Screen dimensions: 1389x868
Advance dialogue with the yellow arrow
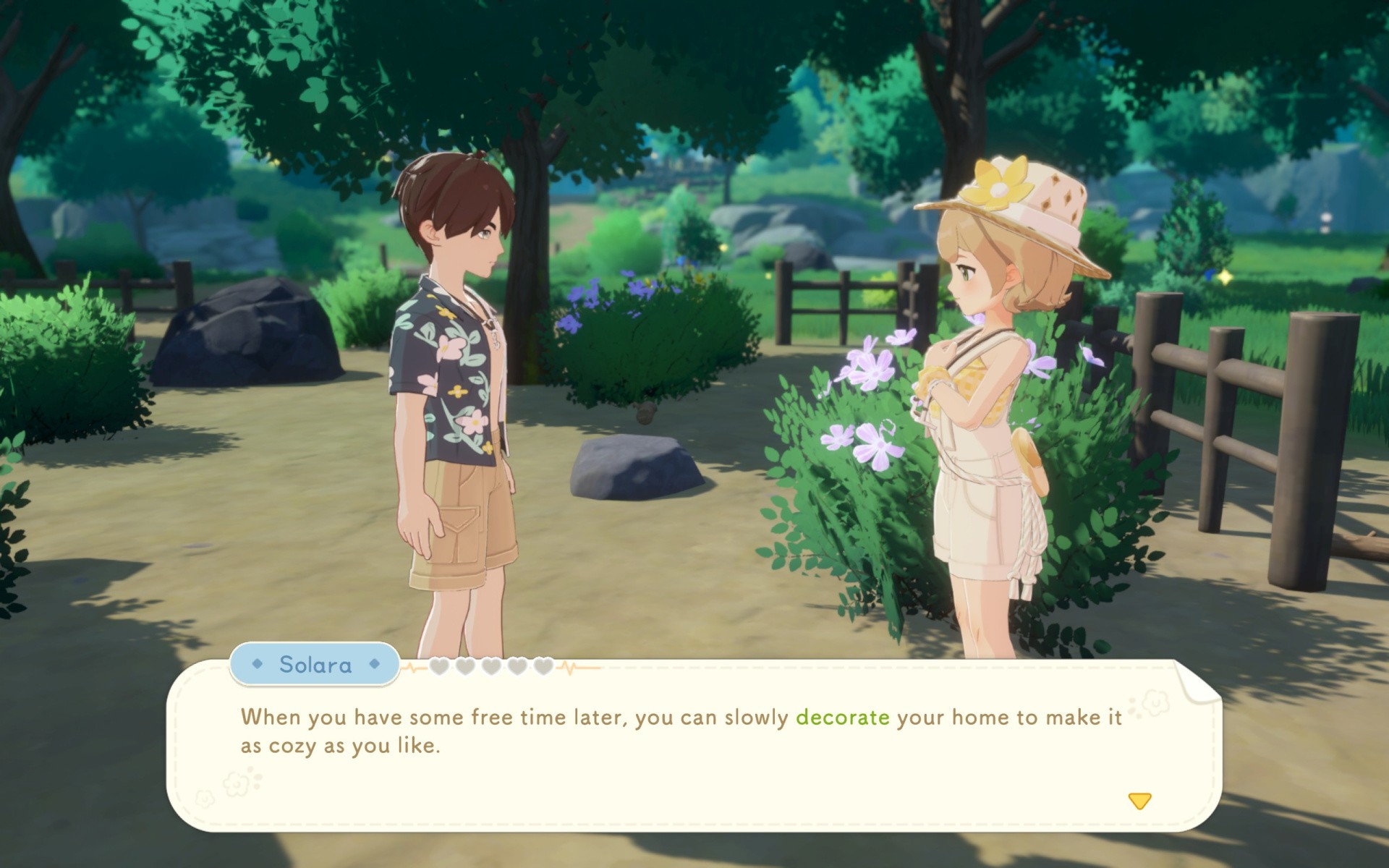1139,801
